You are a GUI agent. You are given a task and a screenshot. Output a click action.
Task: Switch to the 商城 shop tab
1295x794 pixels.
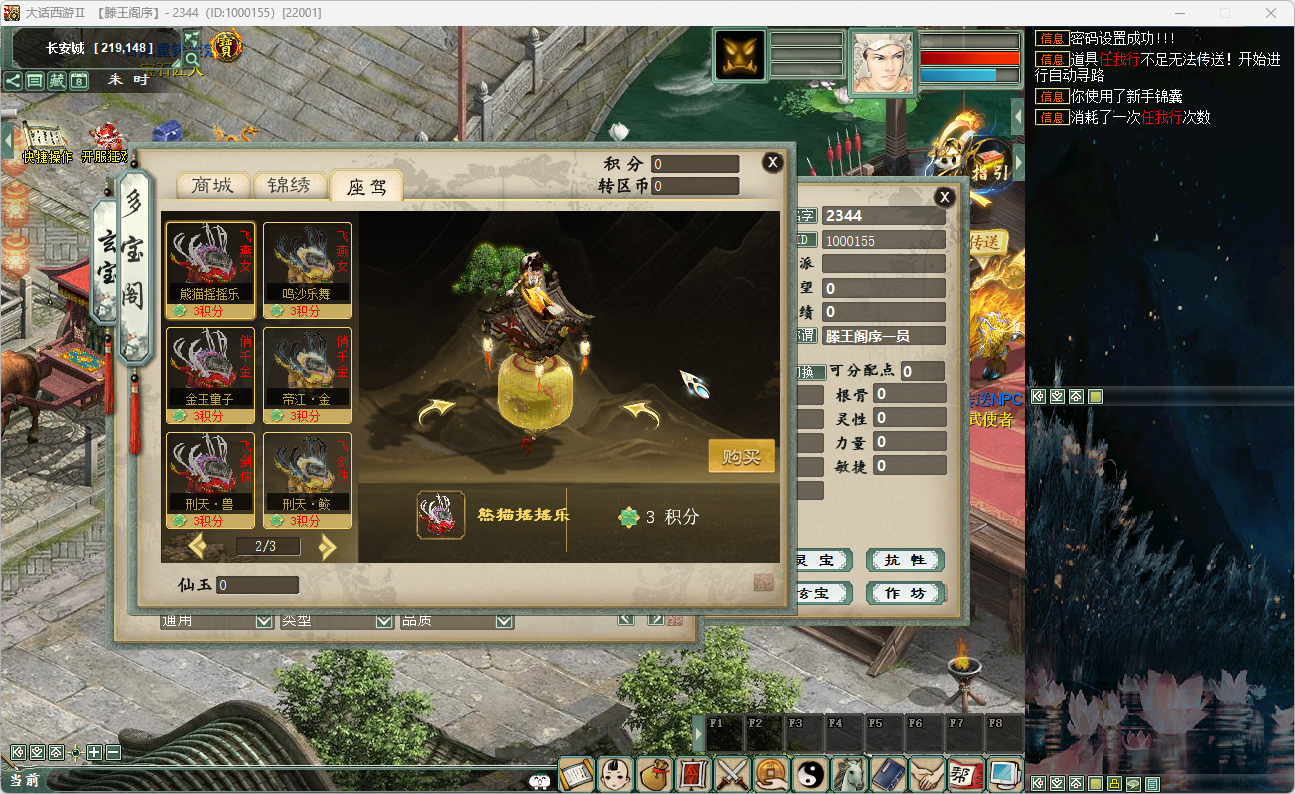point(212,185)
